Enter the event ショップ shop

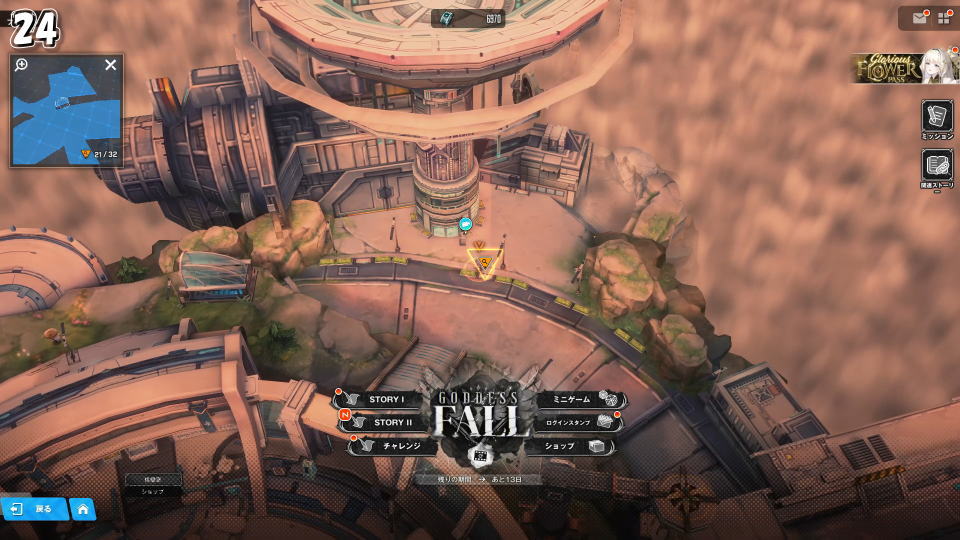[565, 446]
